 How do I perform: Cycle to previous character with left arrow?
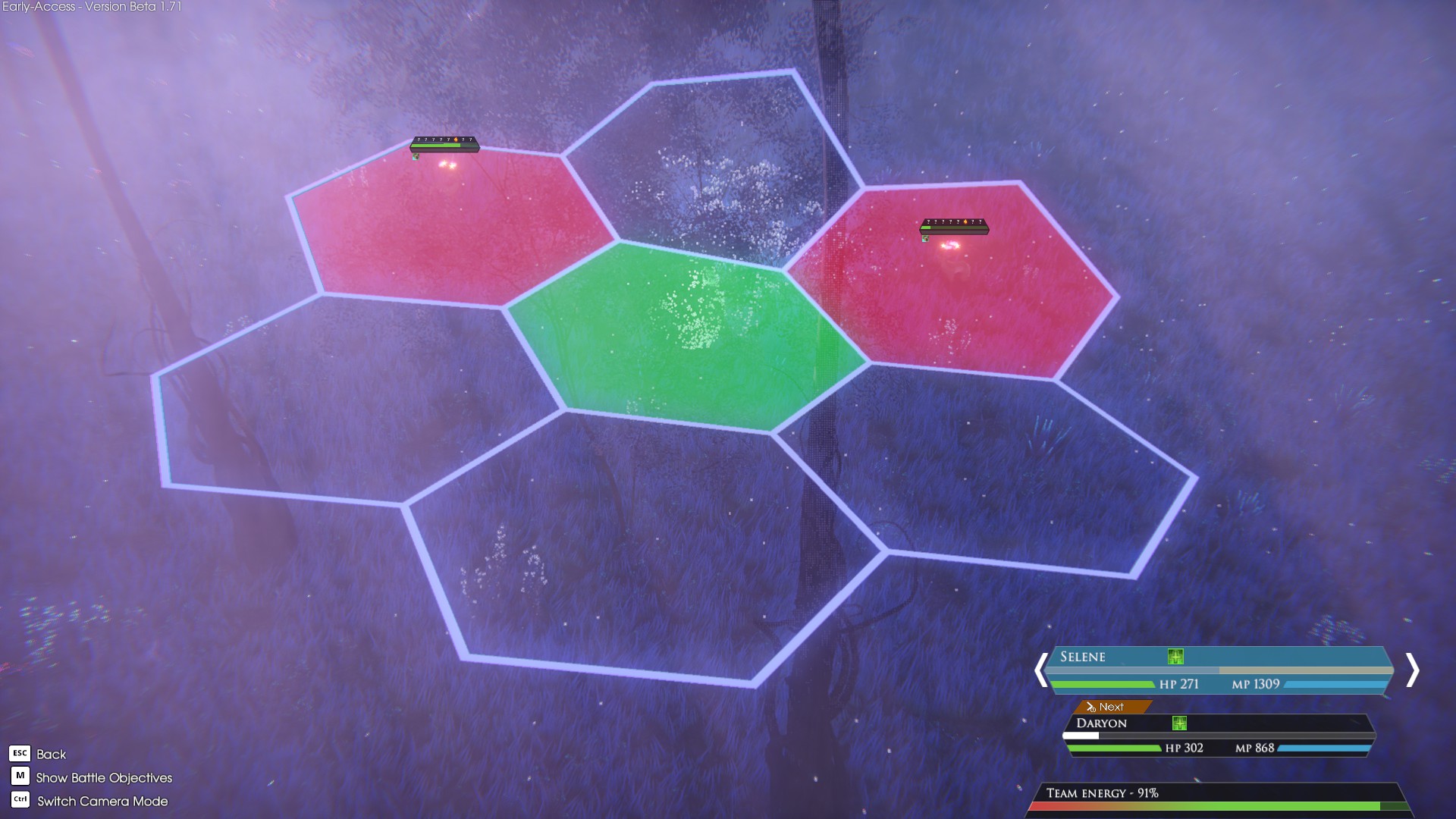point(1041,670)
